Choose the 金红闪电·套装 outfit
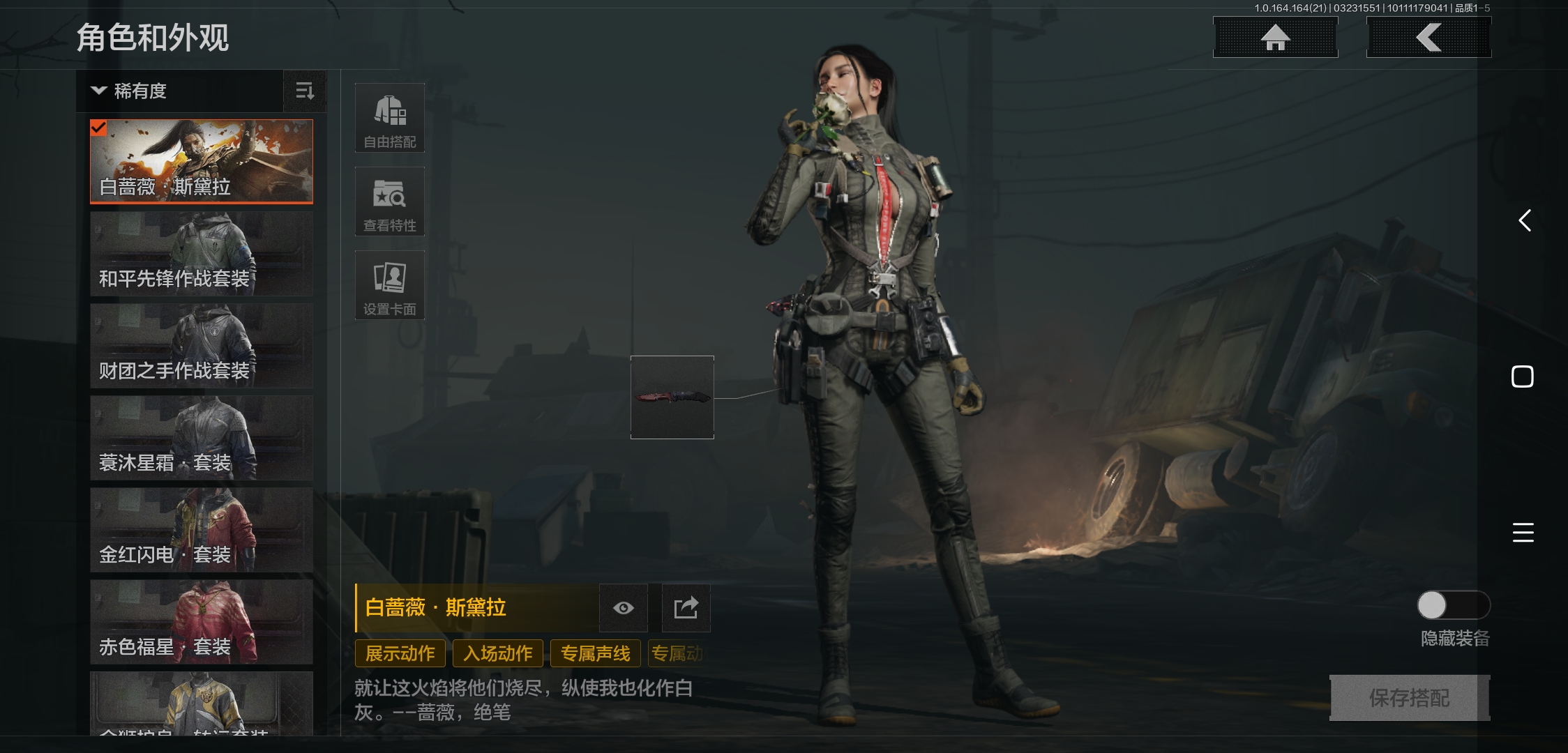This screenshot has width=1568, height=753. tap(202, 531)
